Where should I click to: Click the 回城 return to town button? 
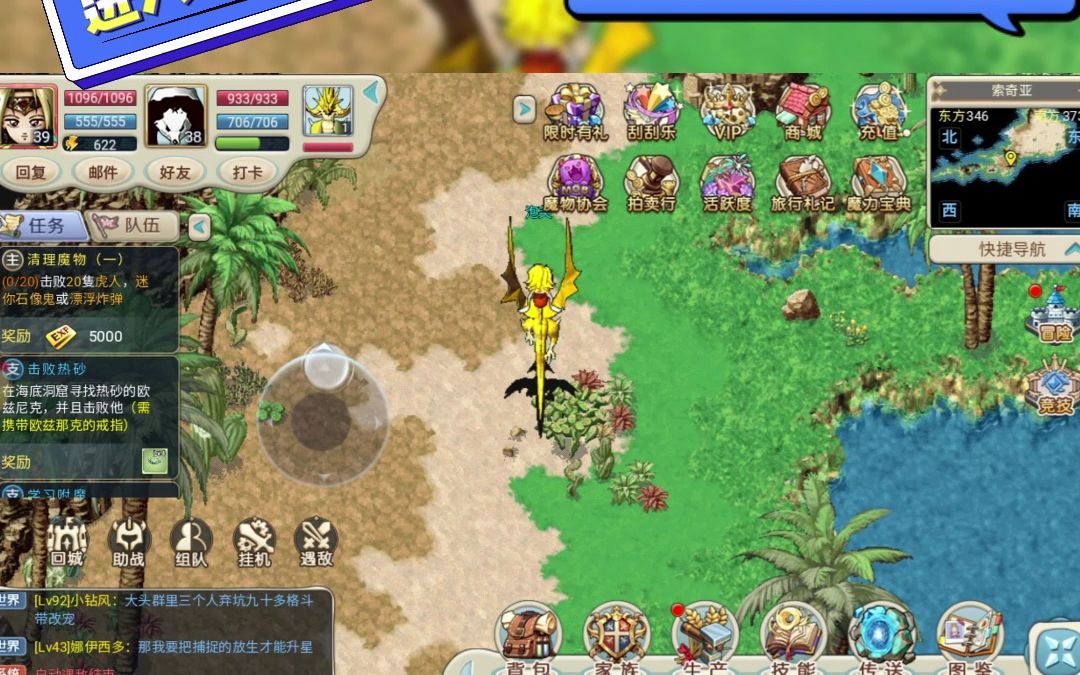[67, 544]
